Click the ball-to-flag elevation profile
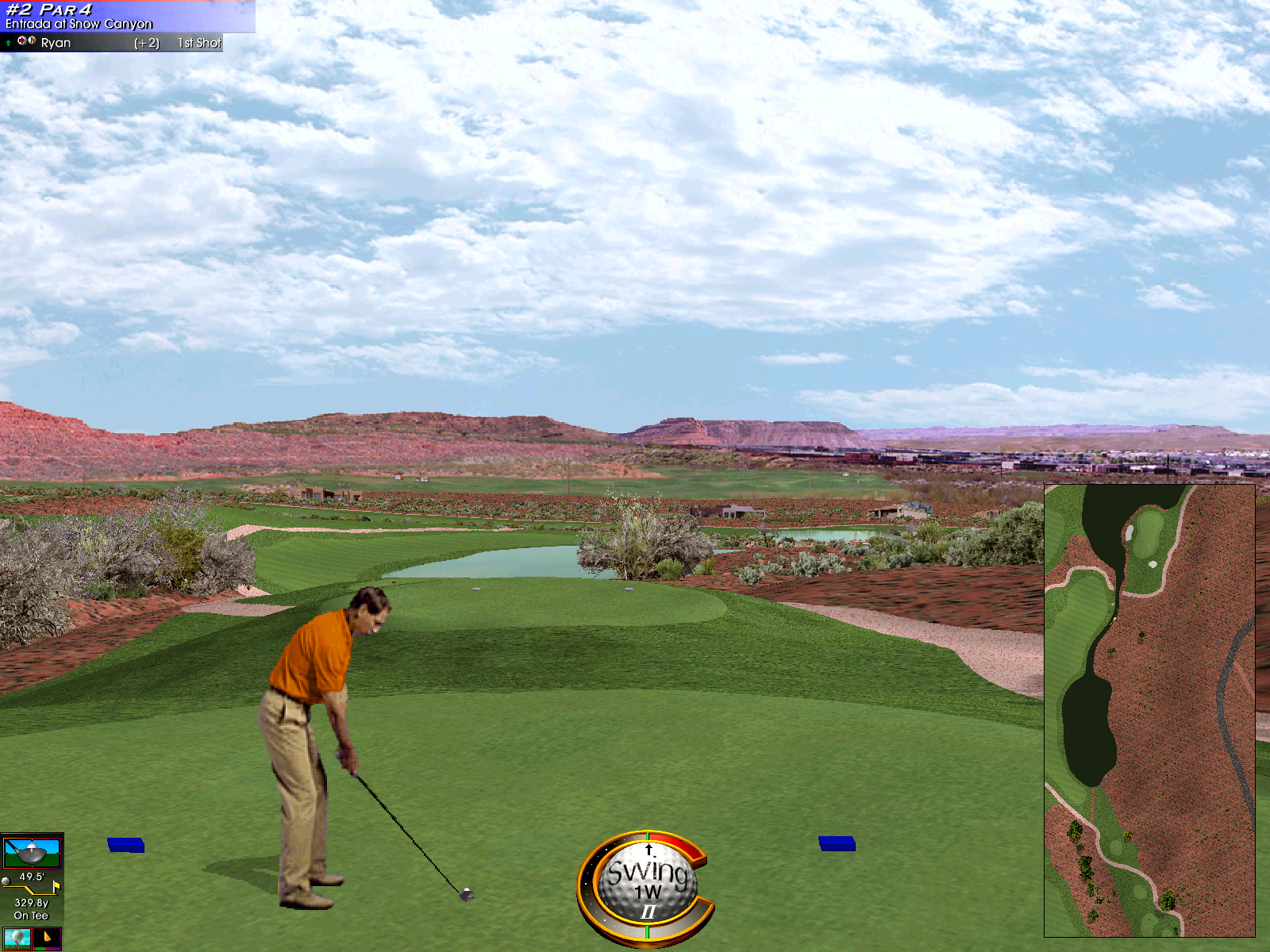1270x952 pixels. pyautogui.click(x=32, y=885)
